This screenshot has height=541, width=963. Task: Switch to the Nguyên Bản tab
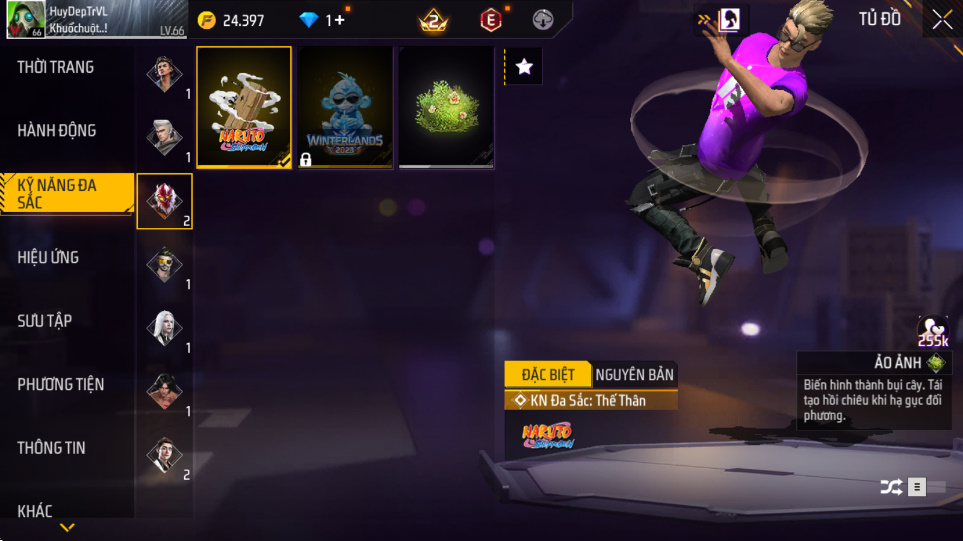pos(634,375)
